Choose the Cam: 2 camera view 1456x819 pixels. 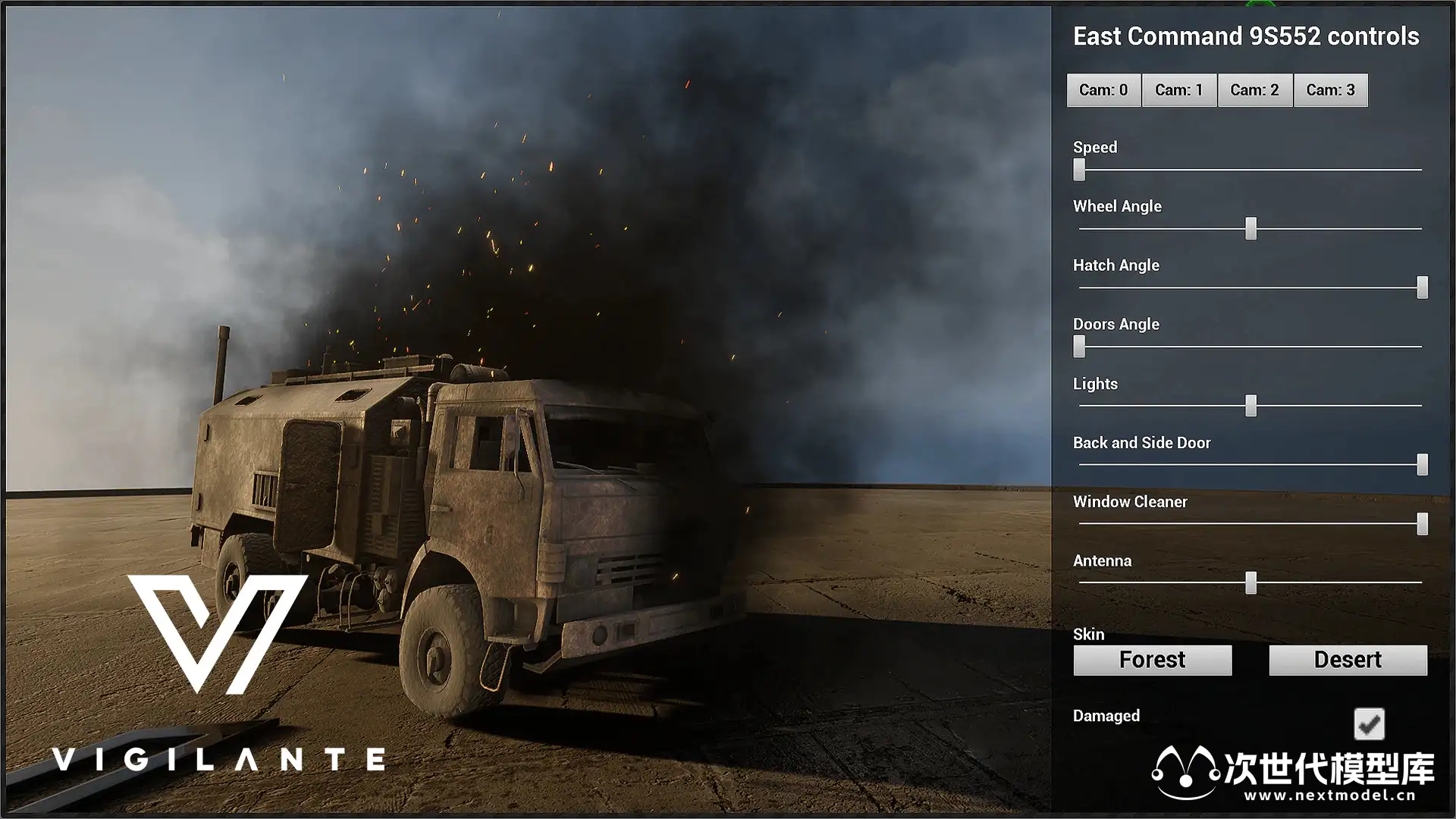click(1255, 90)
